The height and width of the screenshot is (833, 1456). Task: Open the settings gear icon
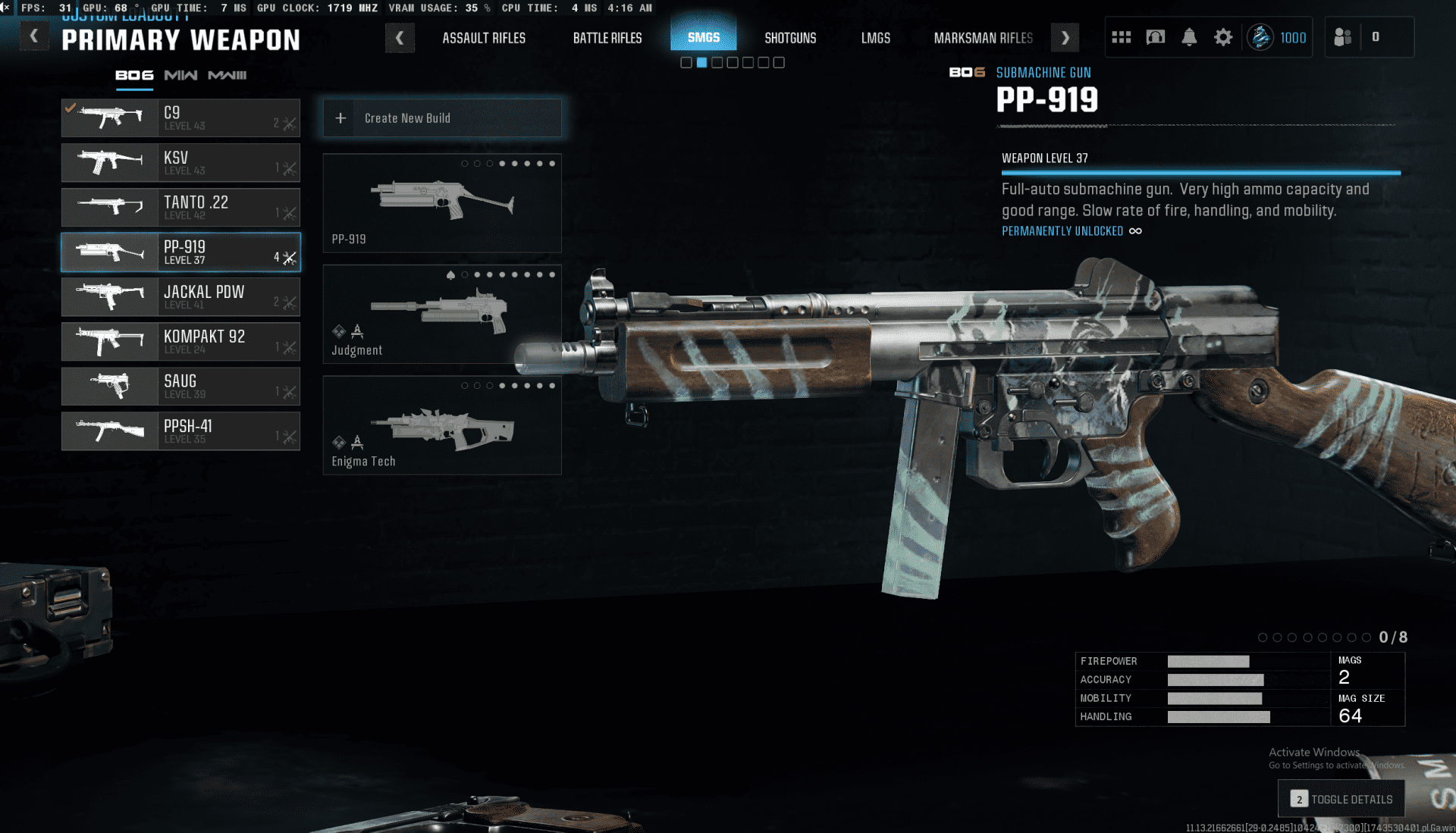[x=1223, y=37]
